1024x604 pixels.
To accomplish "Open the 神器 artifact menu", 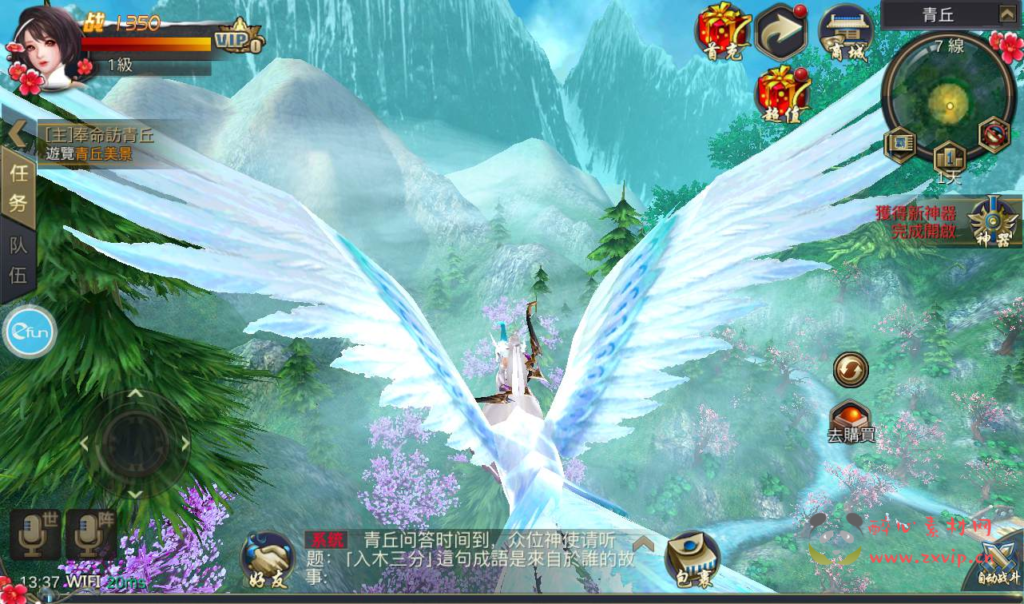I will (x=996, y=220).
